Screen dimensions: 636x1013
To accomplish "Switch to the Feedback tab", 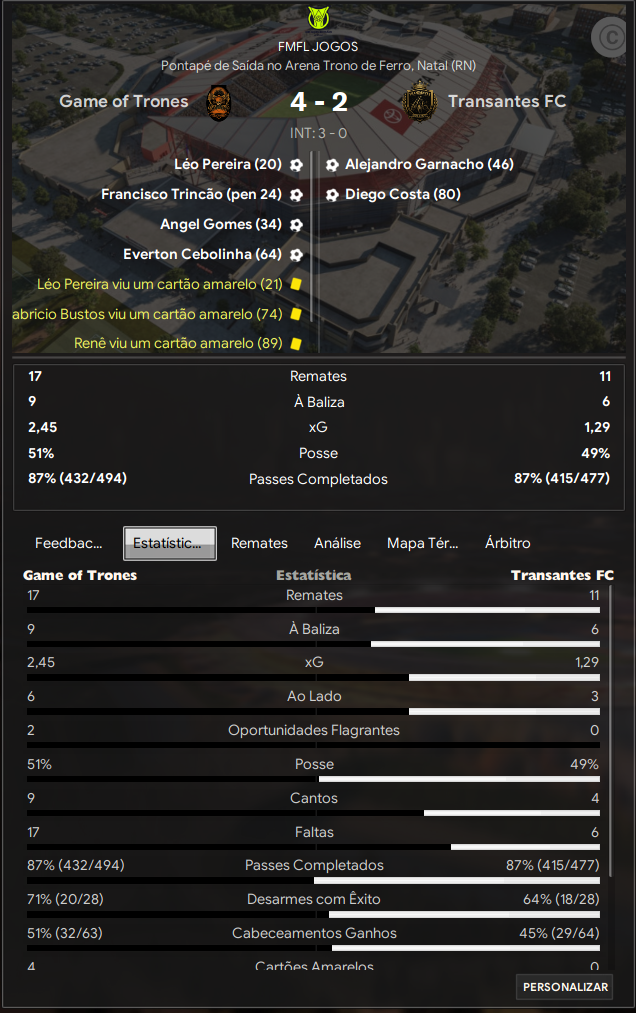I will point(69,543).
